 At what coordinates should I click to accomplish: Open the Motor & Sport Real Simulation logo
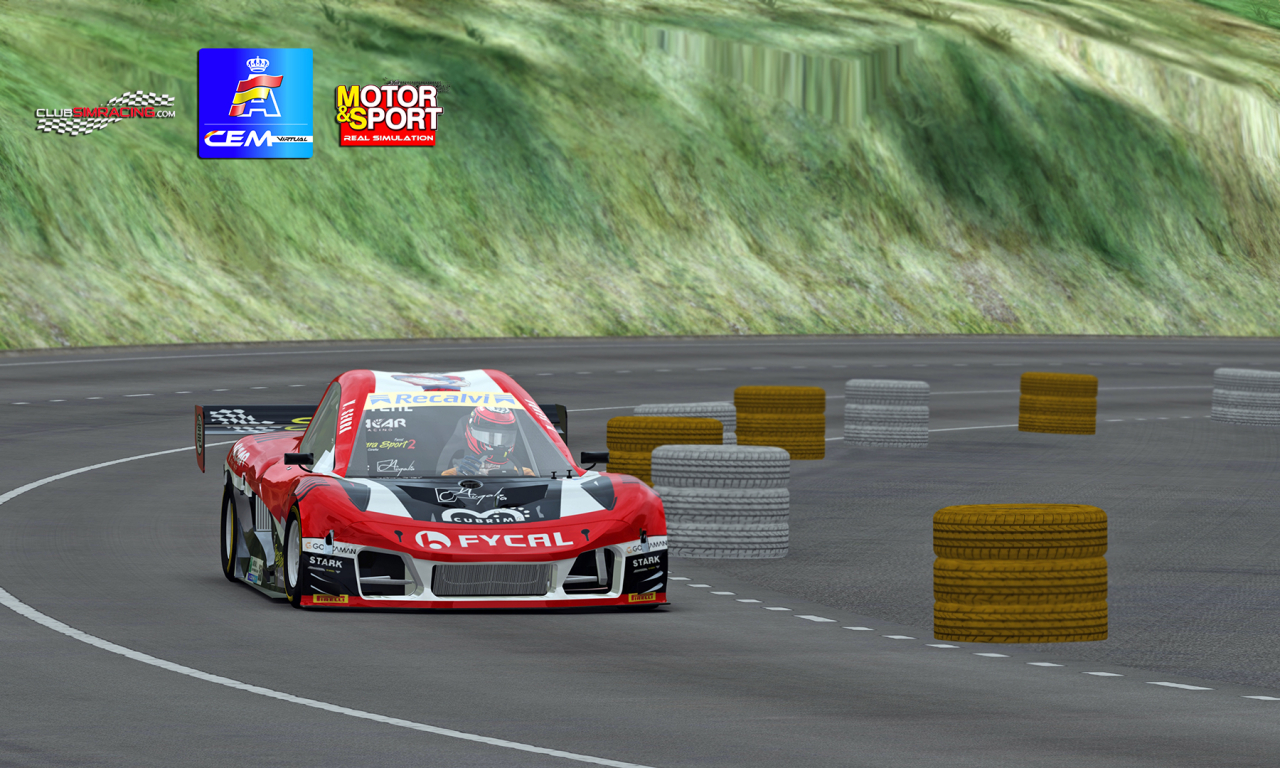point(388,114)
